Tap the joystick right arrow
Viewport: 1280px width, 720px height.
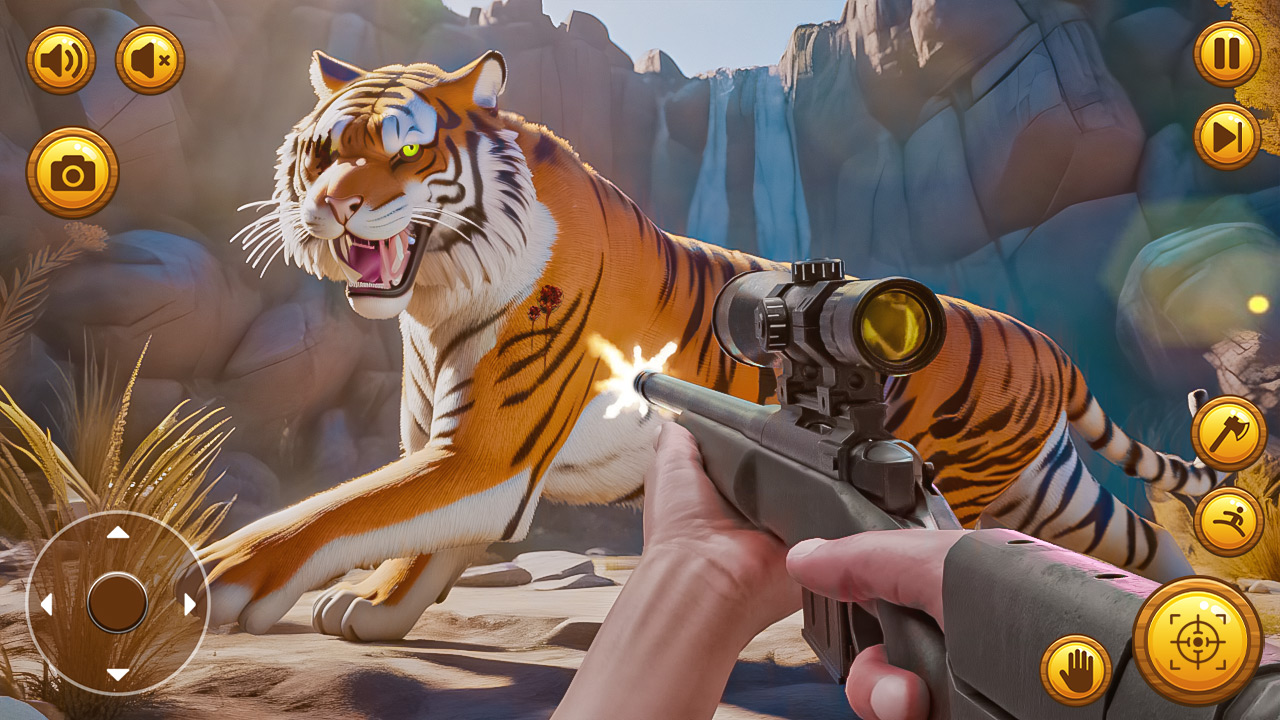pyautogui.click(x=188, y=602)
